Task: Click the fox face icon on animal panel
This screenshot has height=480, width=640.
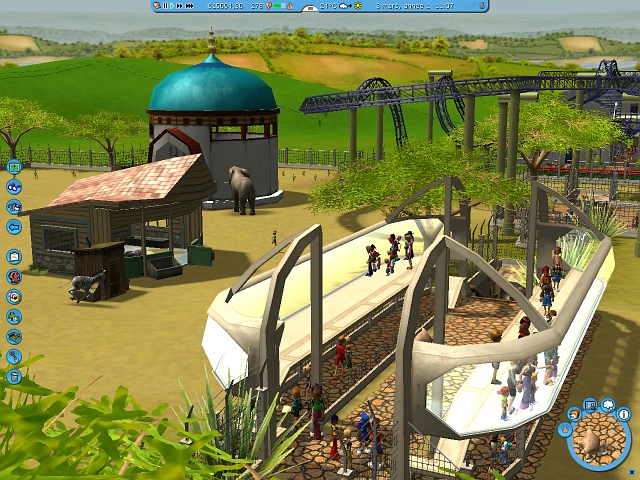Action: click(575, 413)
